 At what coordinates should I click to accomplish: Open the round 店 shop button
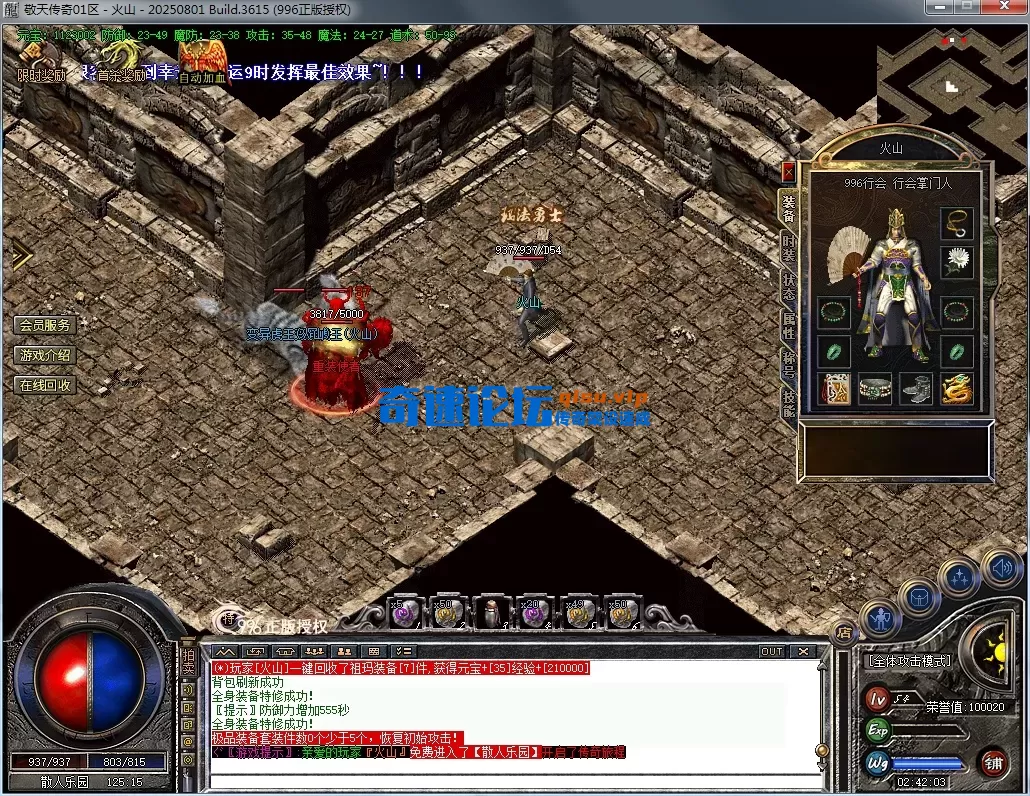(845, 632)
